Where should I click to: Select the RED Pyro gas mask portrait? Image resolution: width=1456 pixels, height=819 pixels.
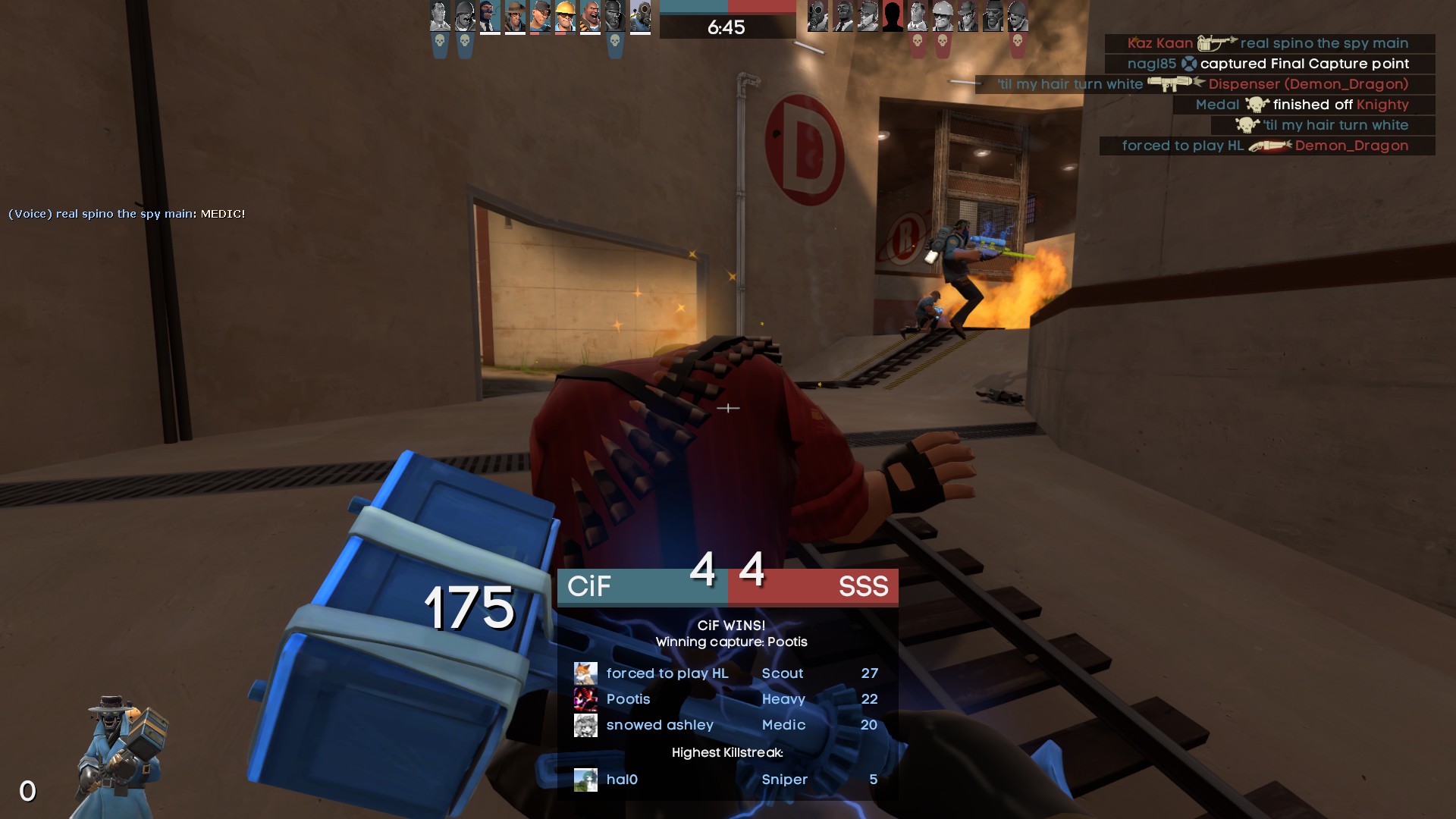coord(817,16)
